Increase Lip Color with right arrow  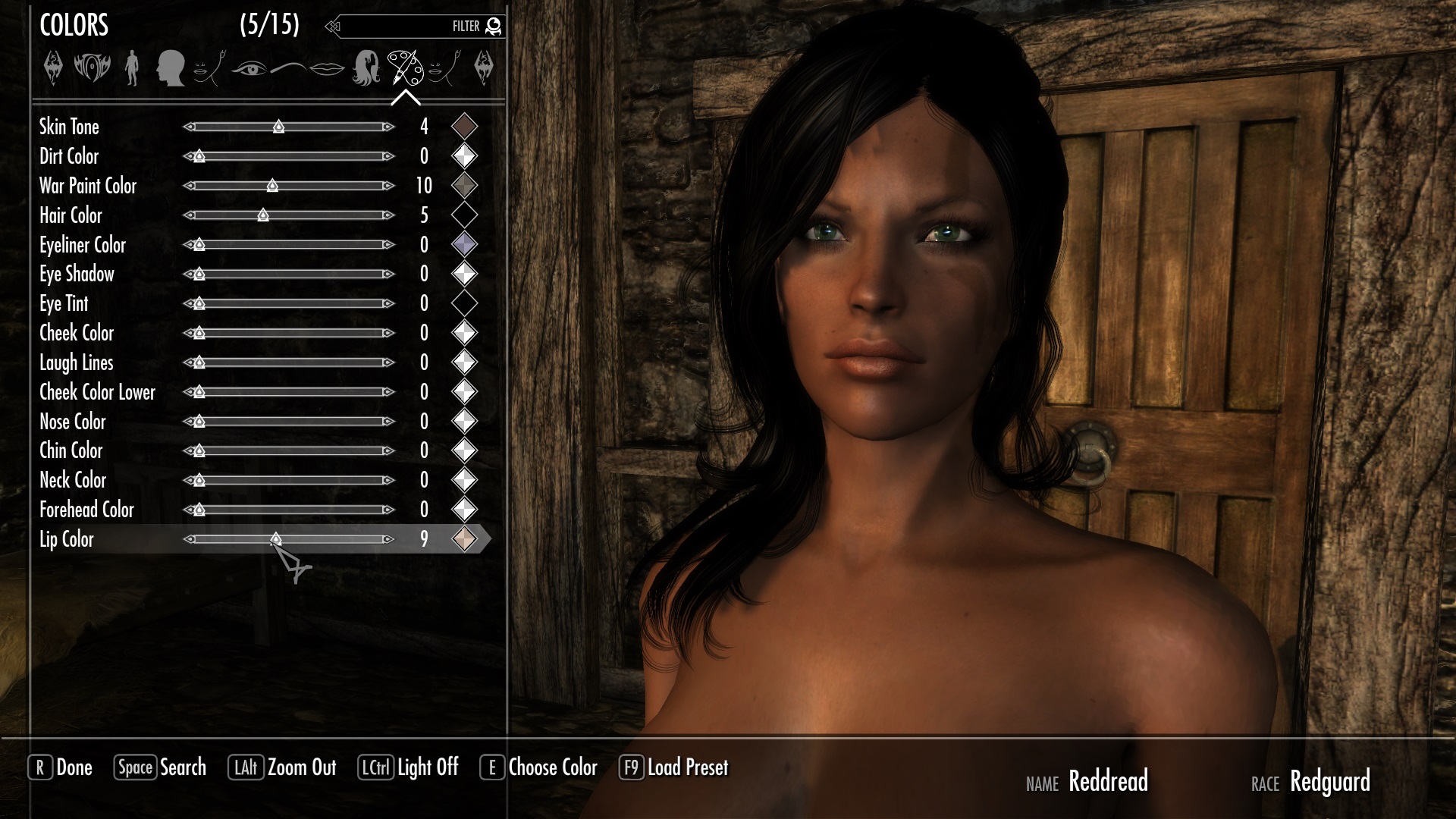click(x=388, y=539)
